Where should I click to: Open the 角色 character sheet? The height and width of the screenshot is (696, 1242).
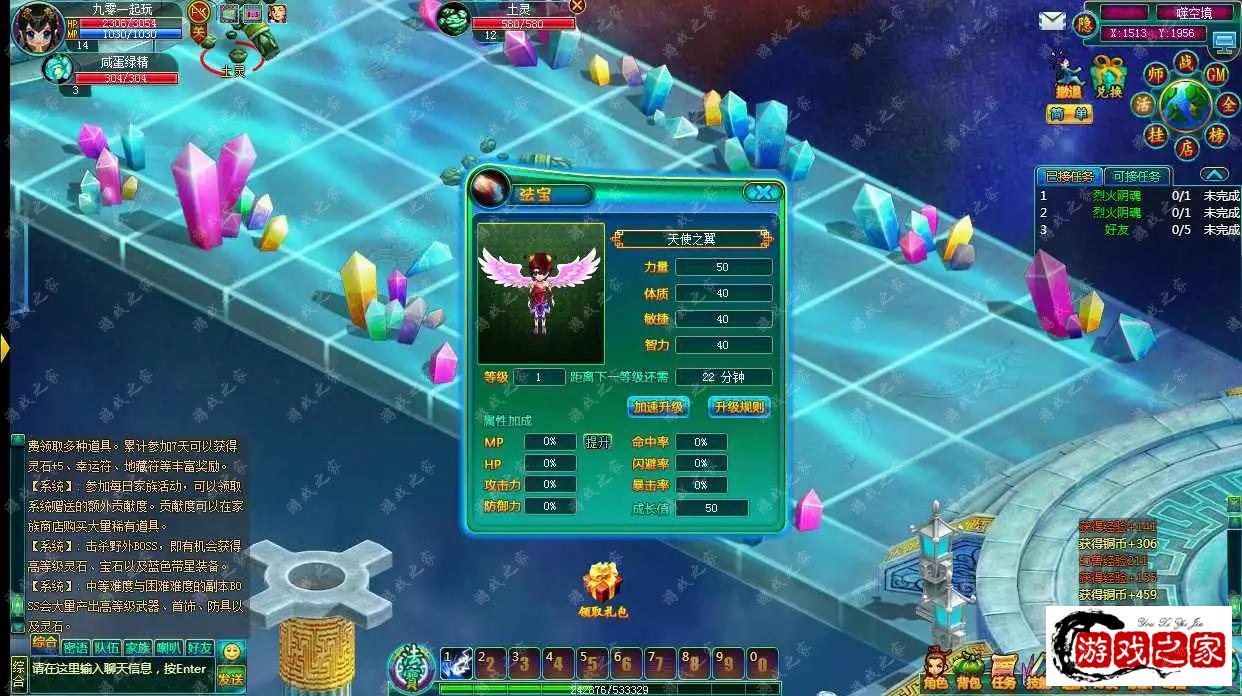pyautogui.click(x=936, y=671)
